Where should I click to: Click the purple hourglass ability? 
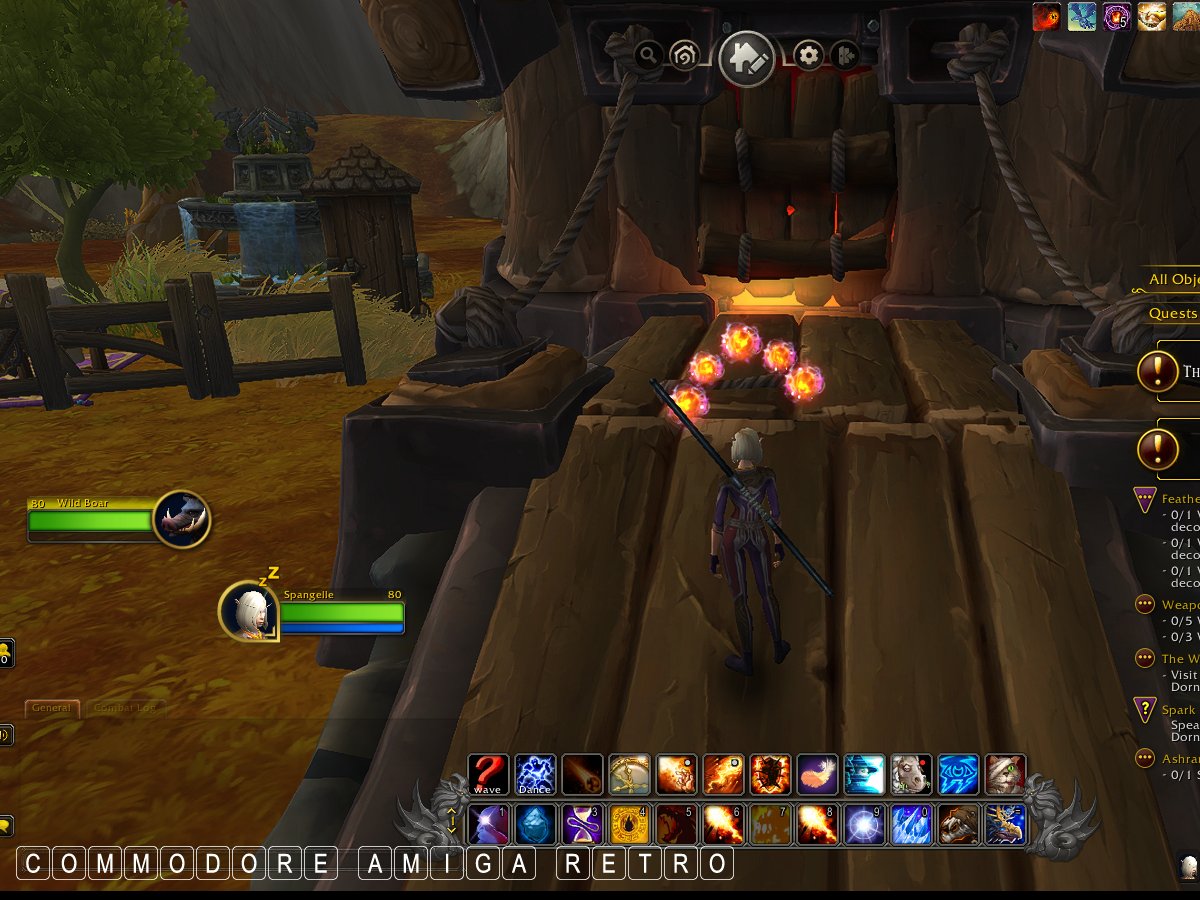click(582, 825)
